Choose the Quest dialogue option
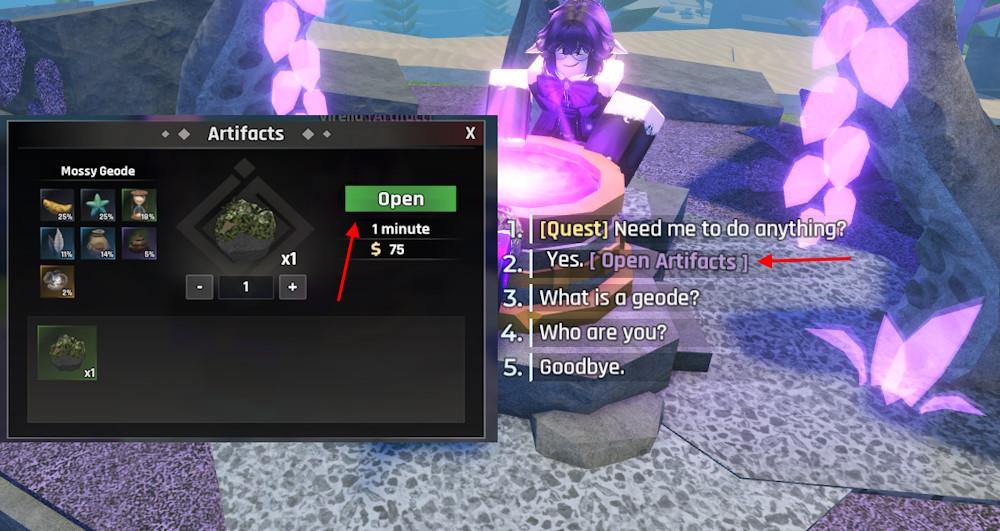The width and height of the screenshot is (1000, 531). (x=692, y=228)
